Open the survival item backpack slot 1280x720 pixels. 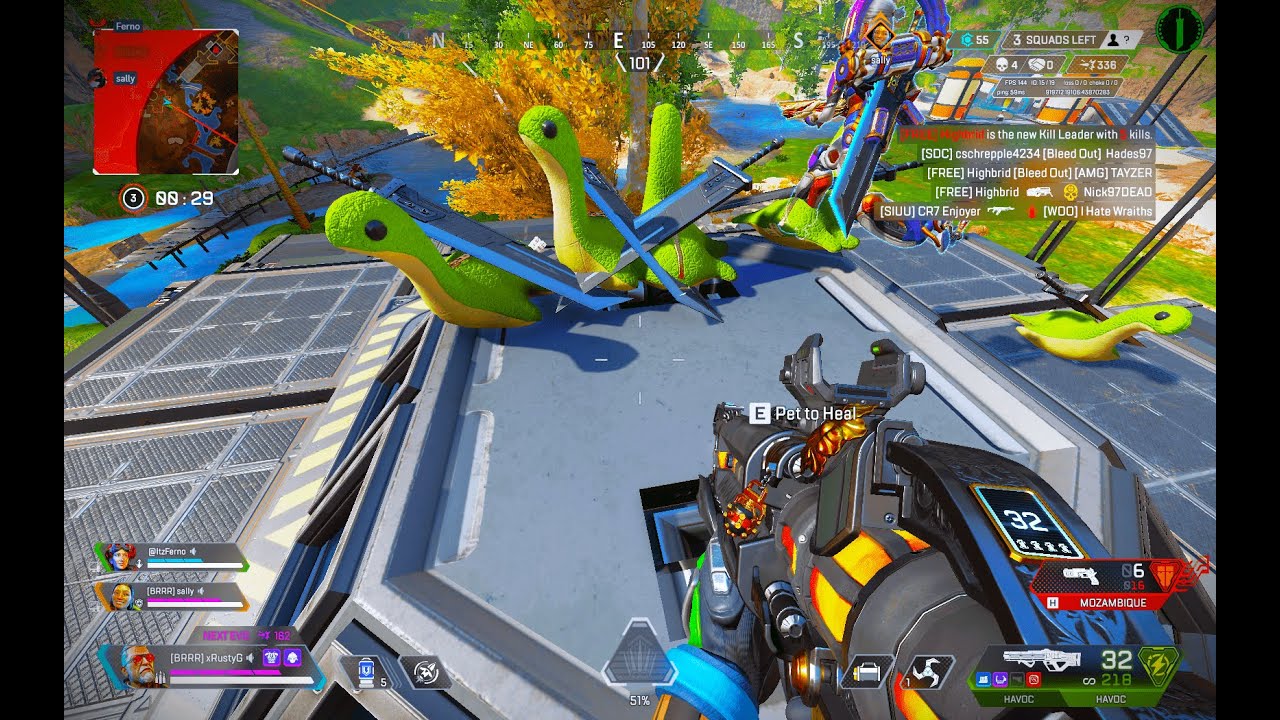867,672
